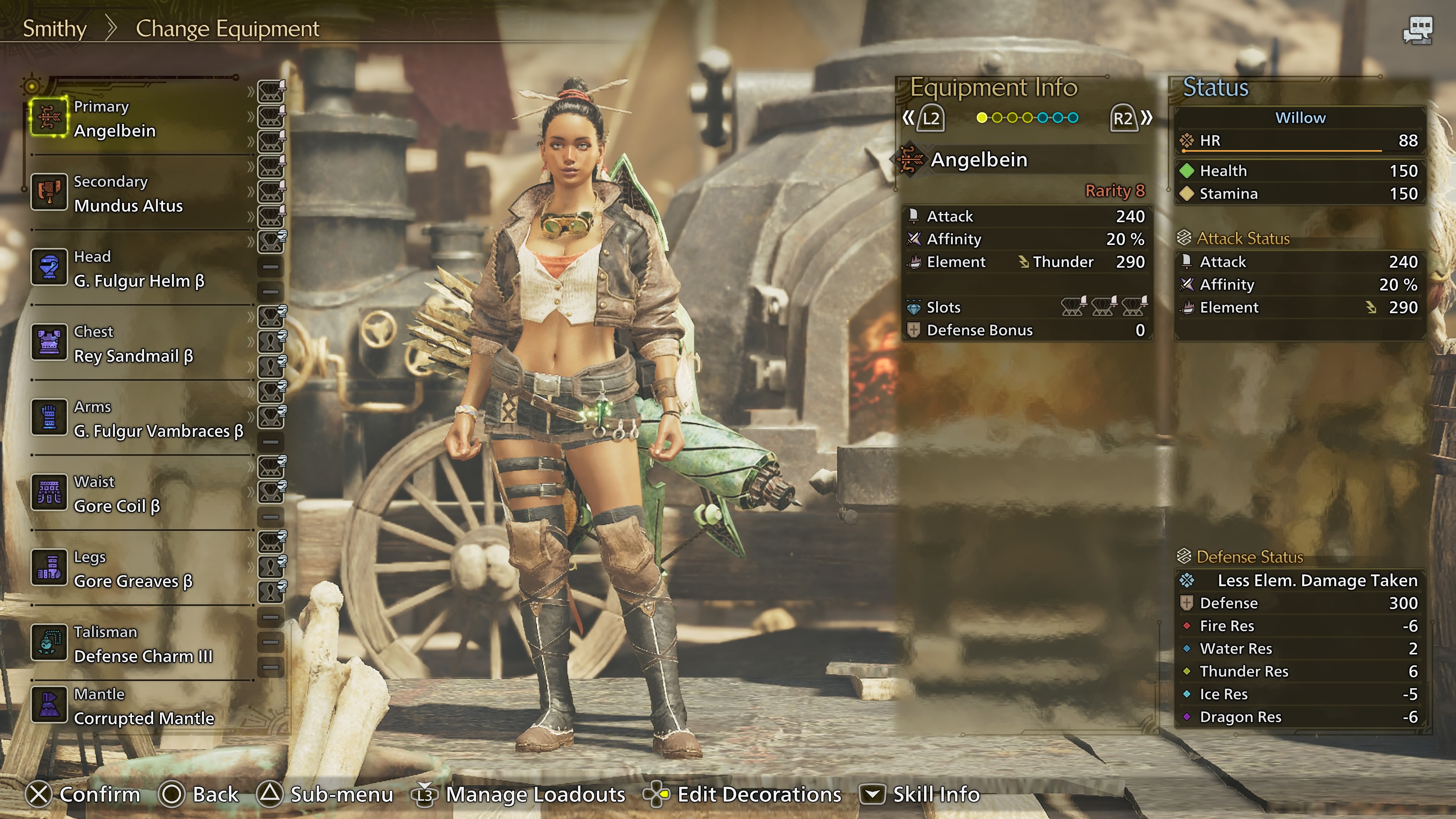Select Edit Decorations
This screenshot has width=1456, height=819.
click(743, 794)
